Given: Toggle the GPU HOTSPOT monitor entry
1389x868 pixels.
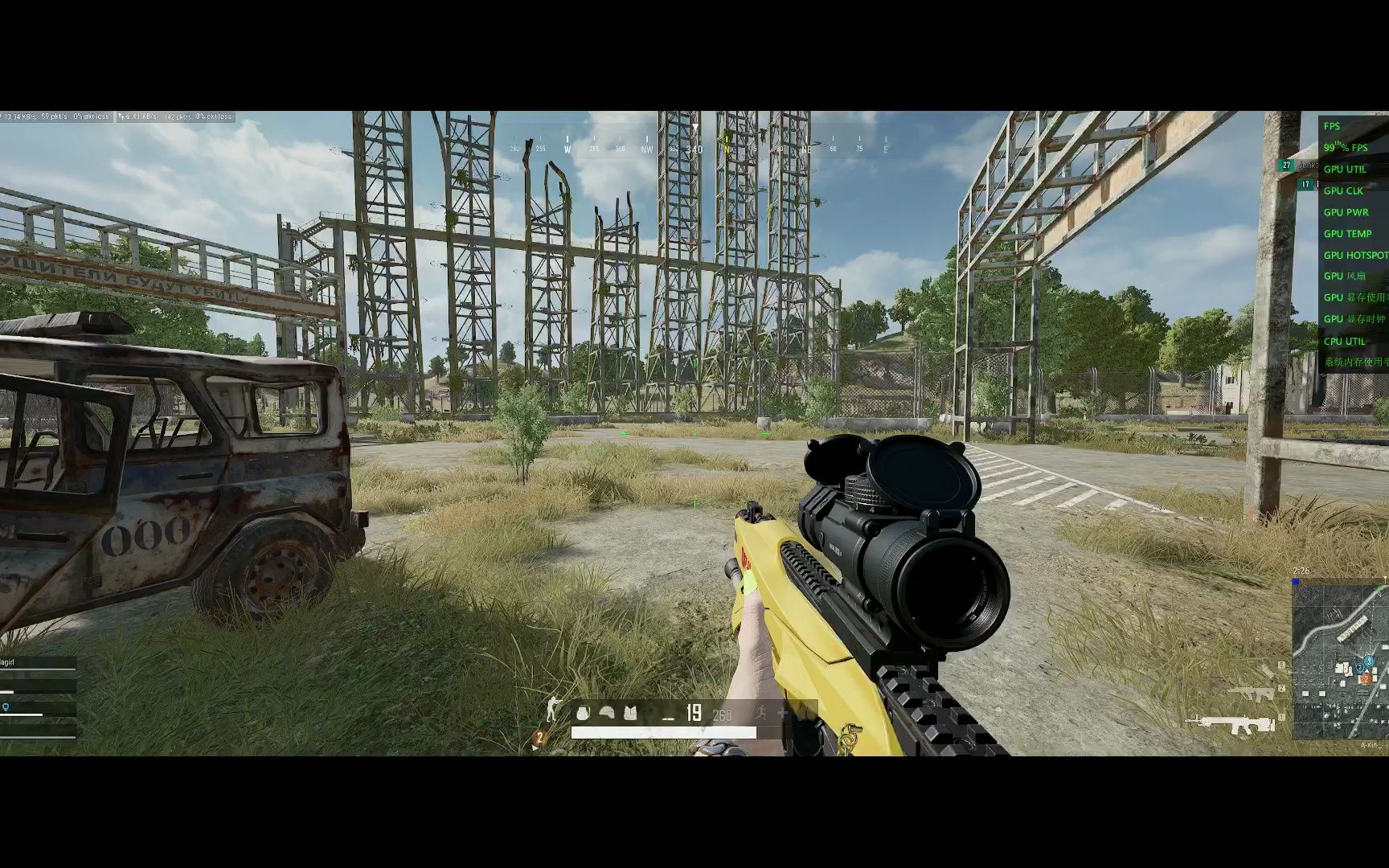Looking at the screenshot, I should tap(1355, 255).
